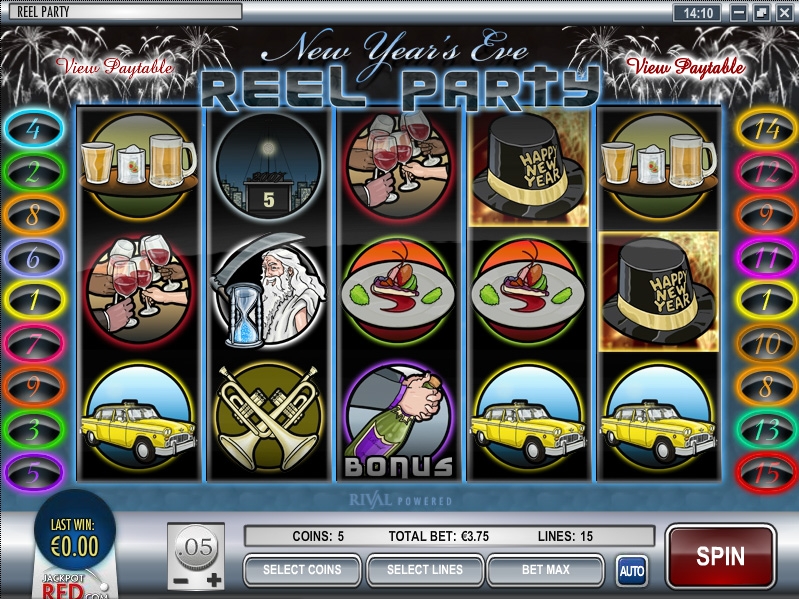799x599 pixels.
Task: Select payline number 14 marker
Action: pos(765,129)
